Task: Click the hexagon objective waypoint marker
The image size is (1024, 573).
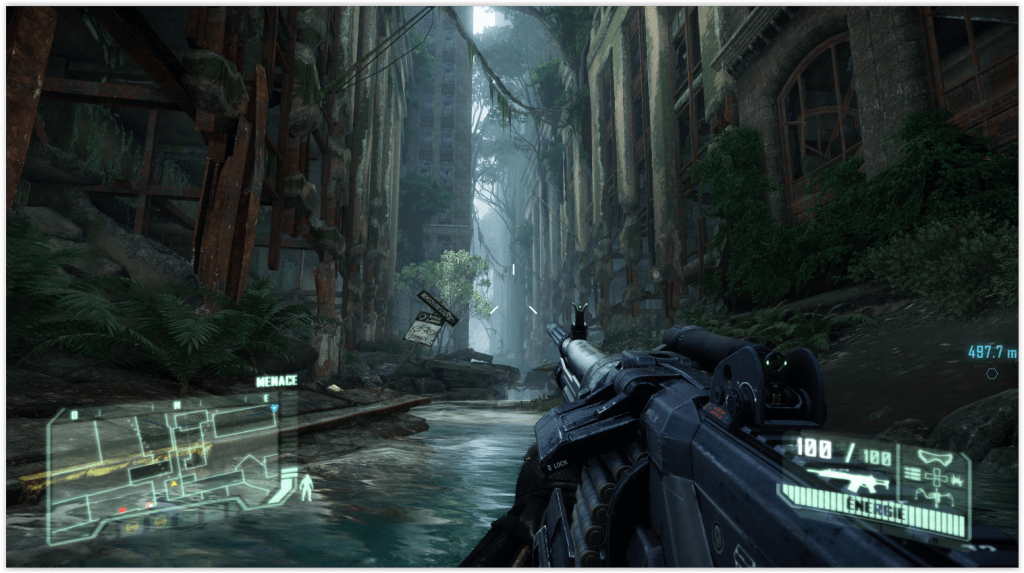Action: coord(992,373)
